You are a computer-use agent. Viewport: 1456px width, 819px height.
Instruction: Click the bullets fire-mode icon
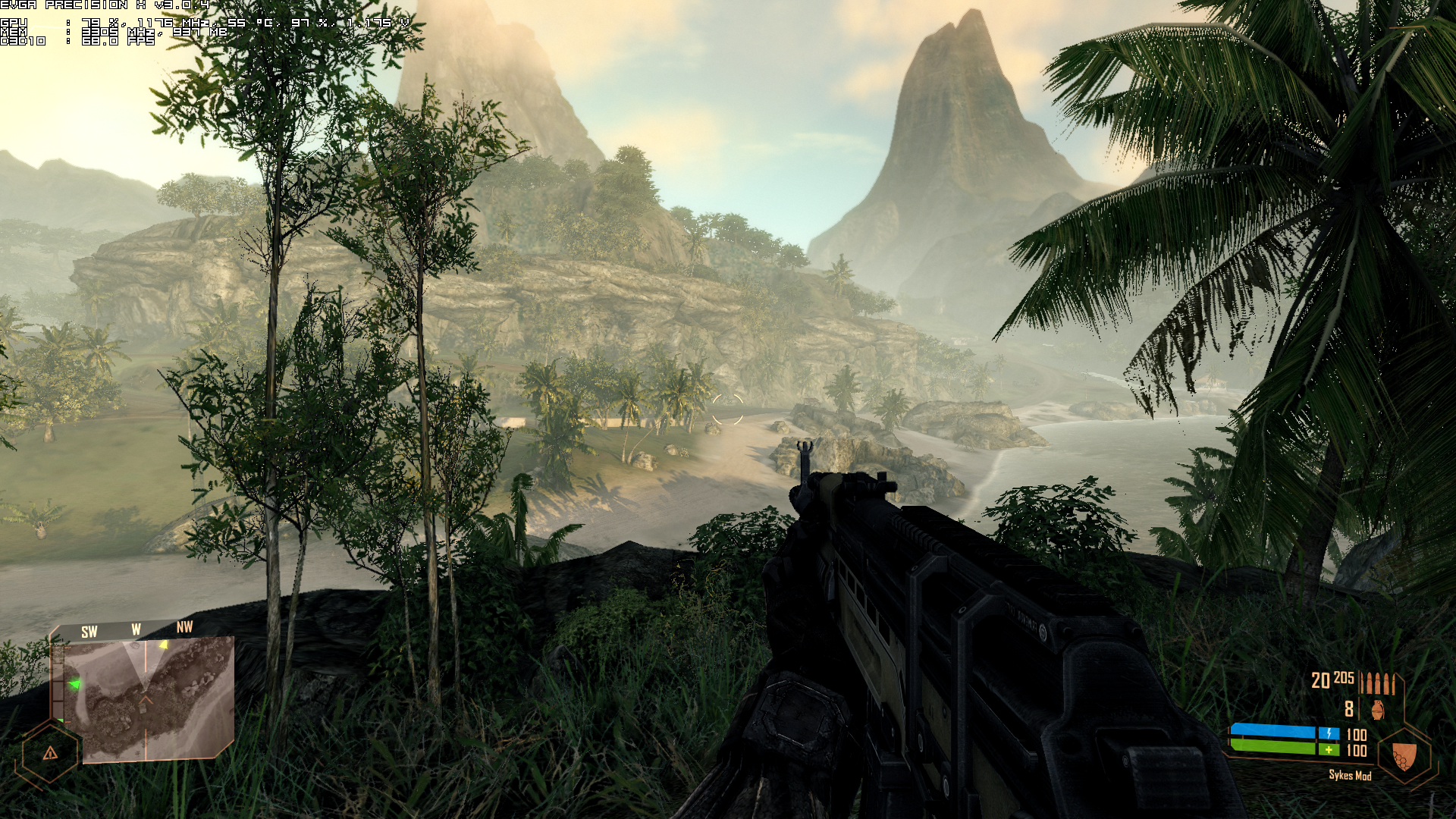point(1376,682)
